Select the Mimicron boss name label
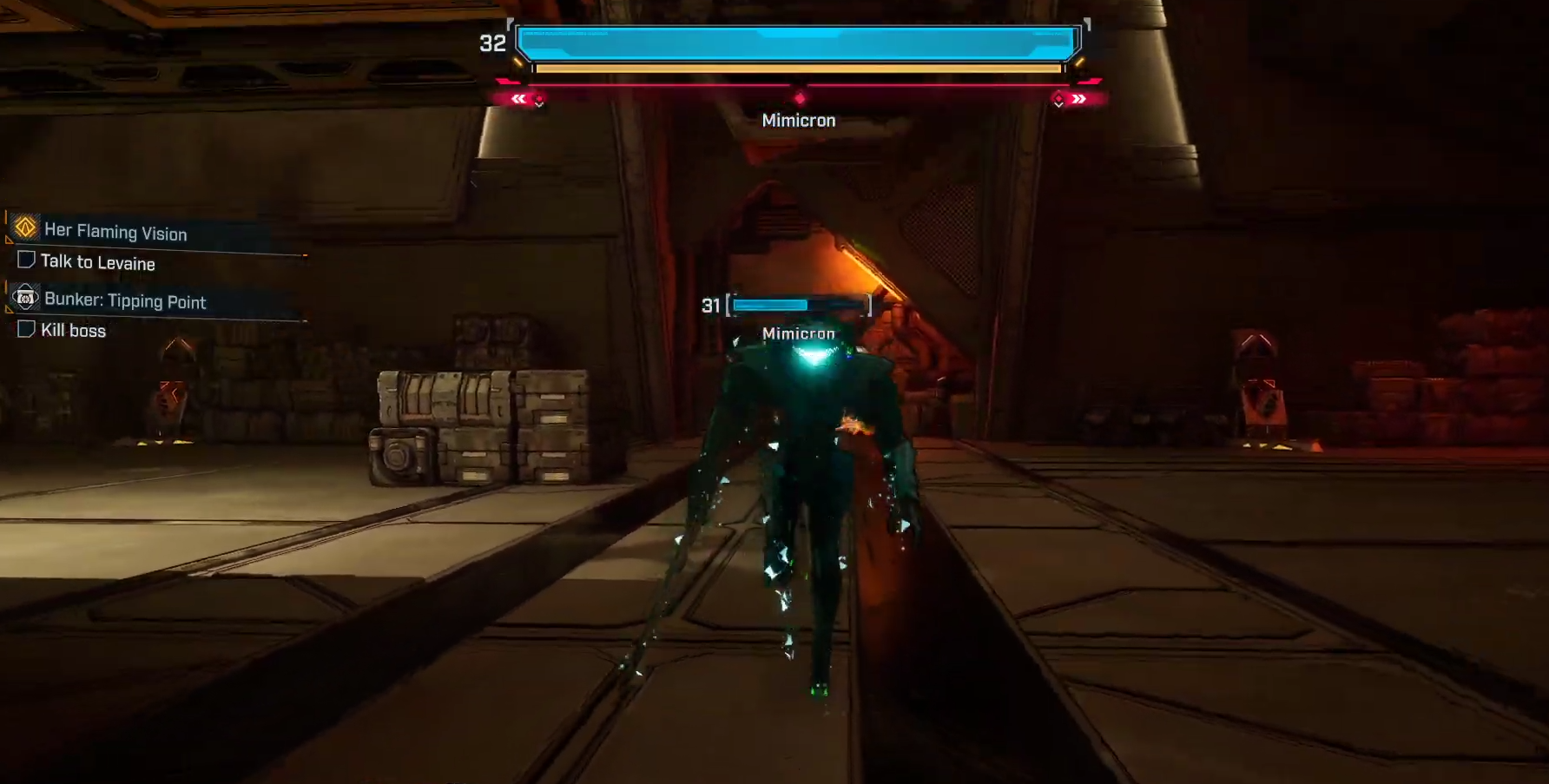The image size is (1549, 784). pos(798,120)
